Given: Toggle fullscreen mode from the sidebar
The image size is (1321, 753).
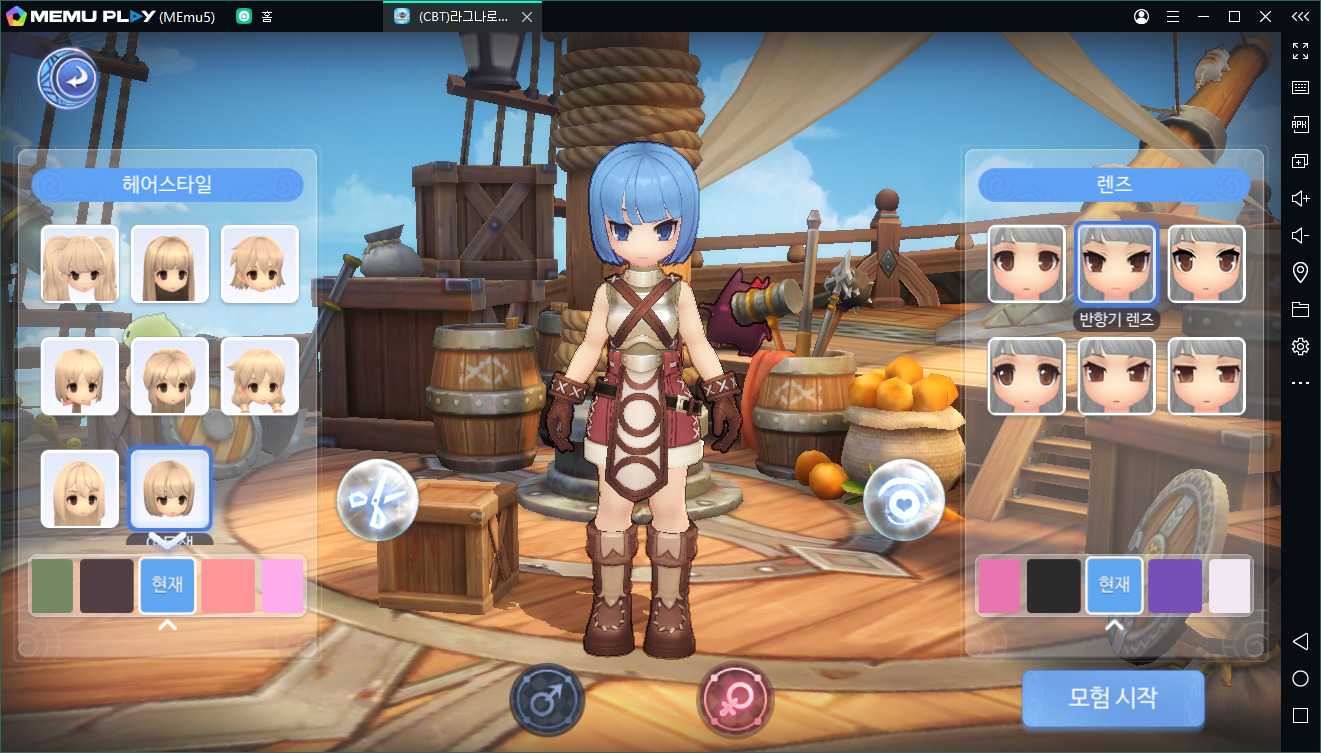Looking at the screenshot, I should click(x=1300, y=51).
